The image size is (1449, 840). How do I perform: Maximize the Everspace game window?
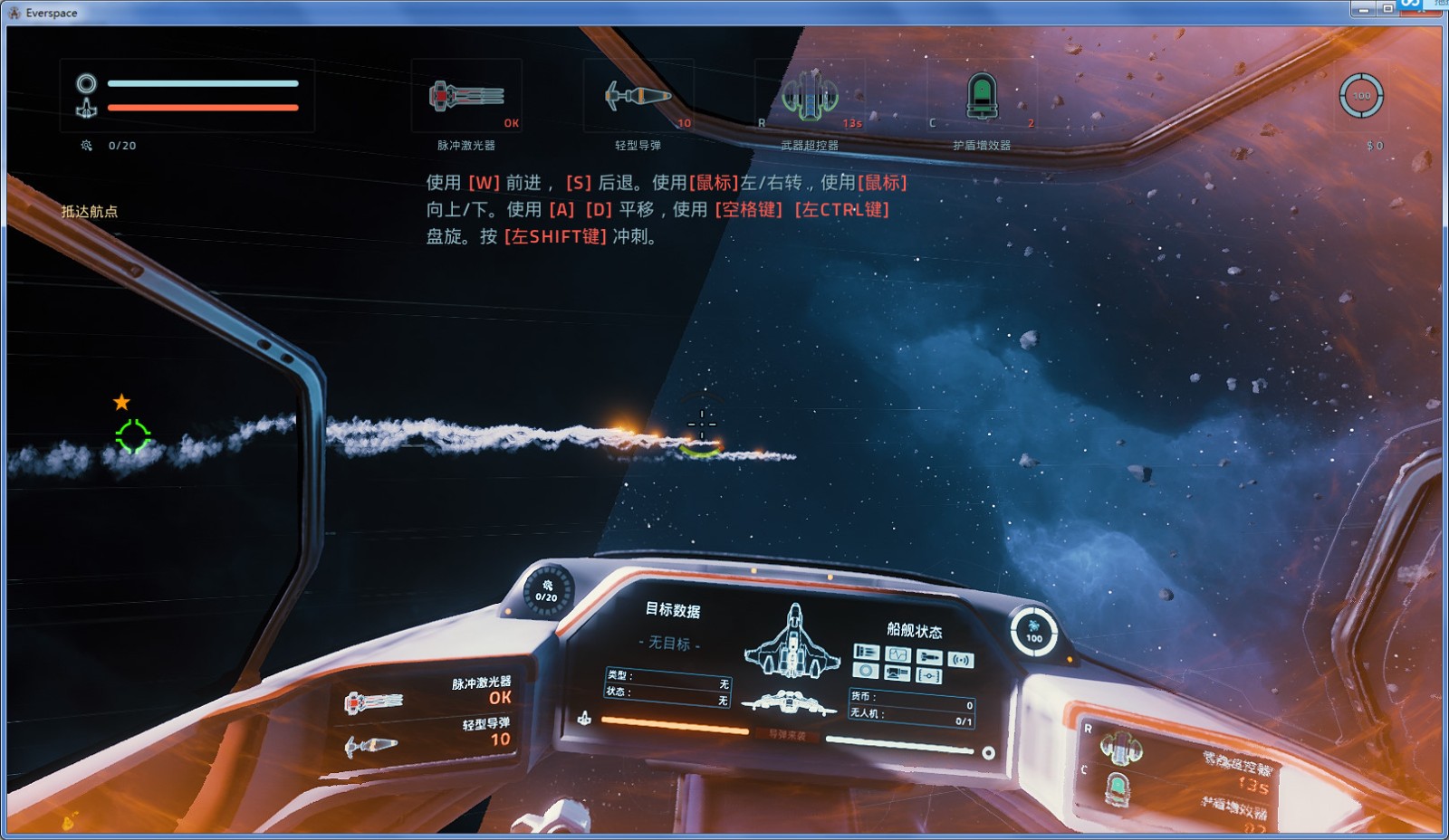pos(1387,9)
